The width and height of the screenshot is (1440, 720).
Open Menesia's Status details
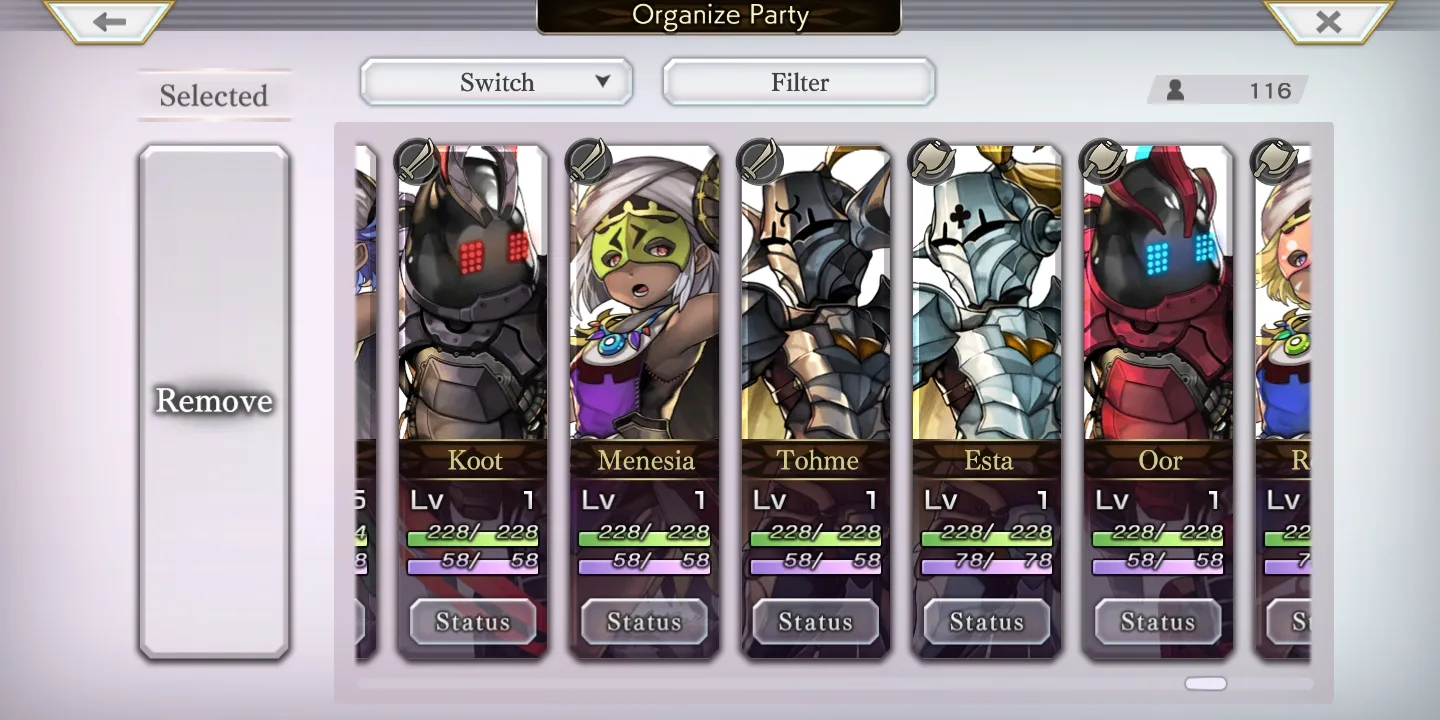[x=644, y=622]
